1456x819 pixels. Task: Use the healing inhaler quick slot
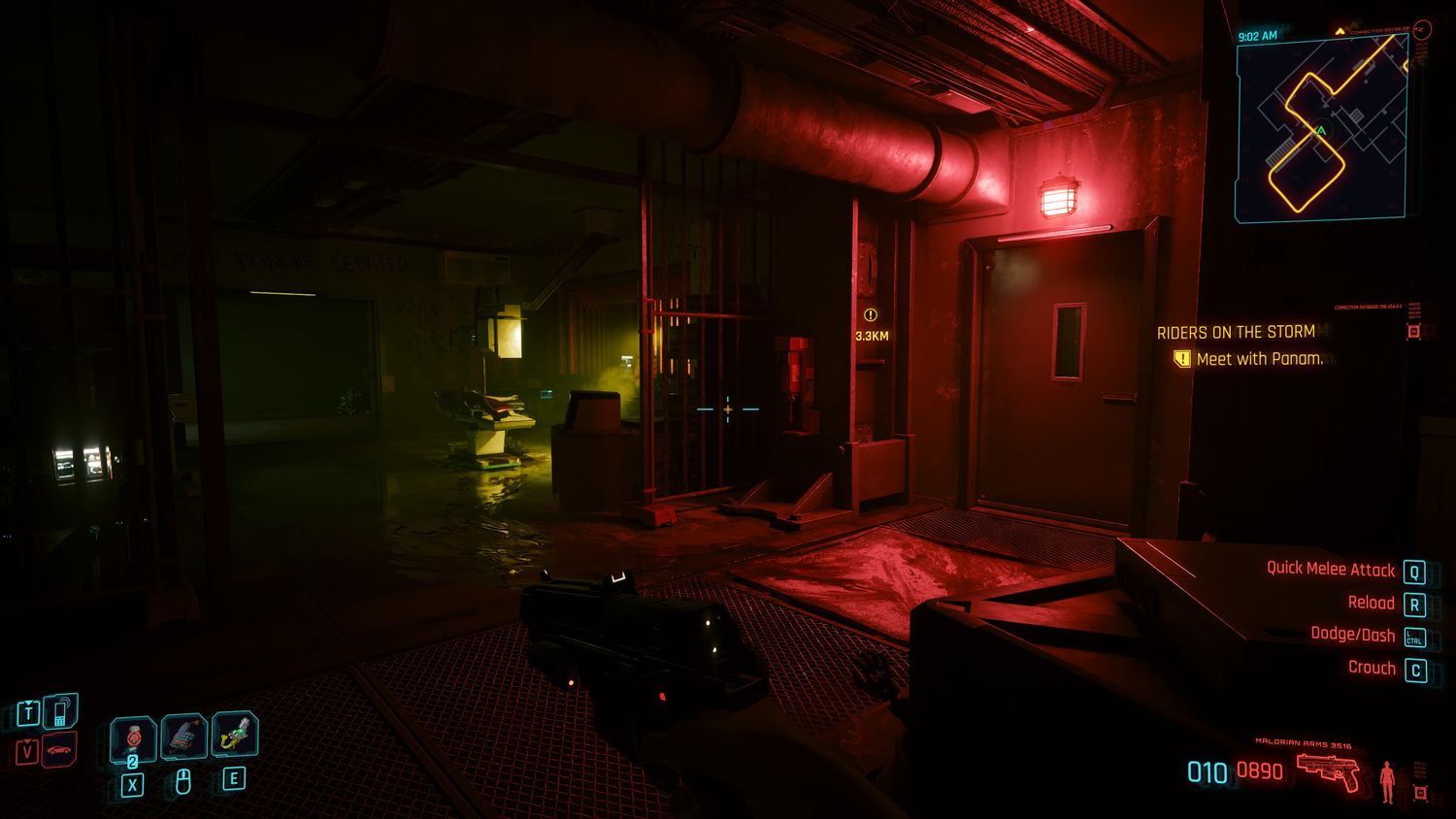pos(133,738)
